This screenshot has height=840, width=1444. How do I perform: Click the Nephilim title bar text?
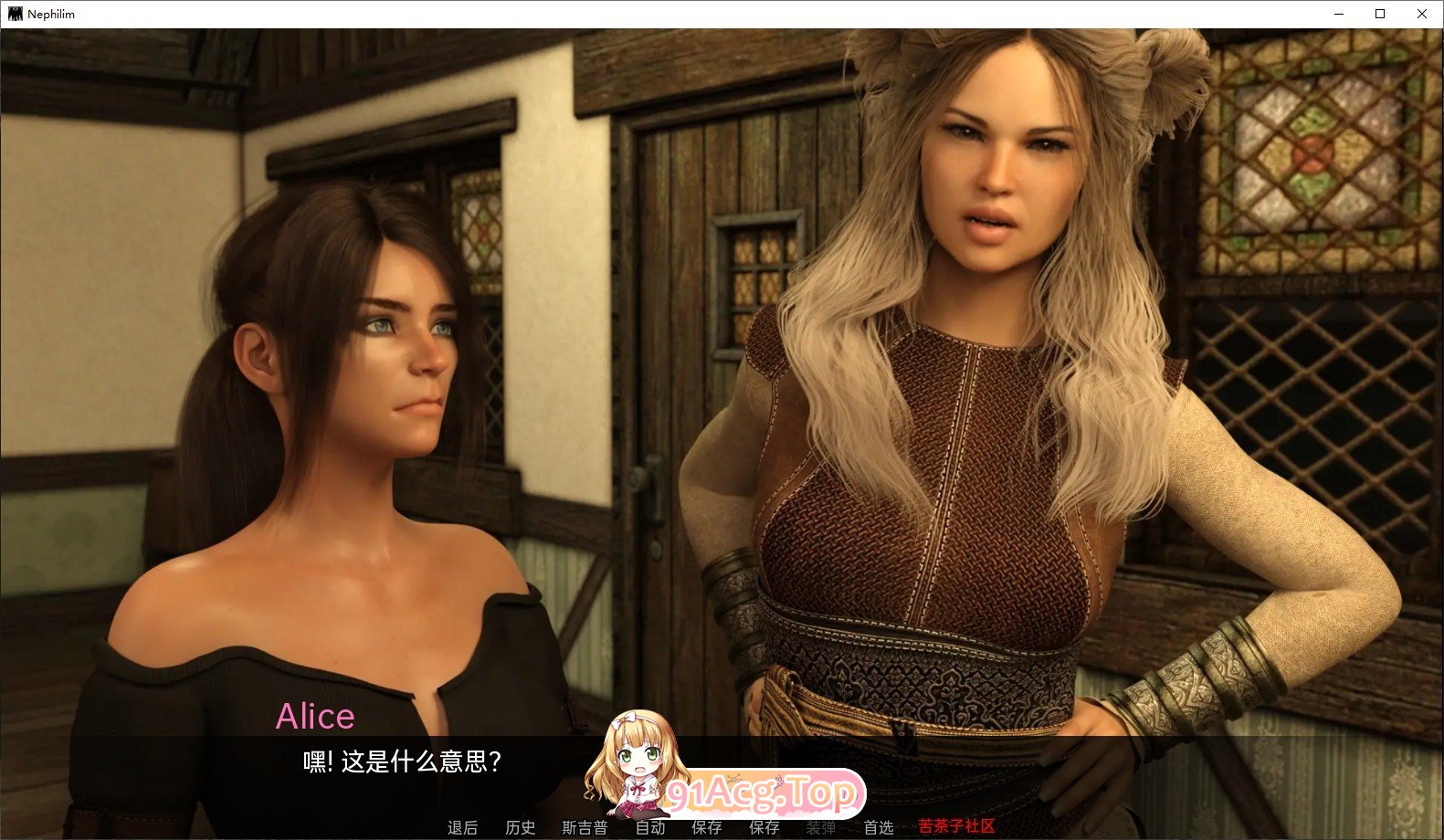pyautogui.click(x=50, y=13)
